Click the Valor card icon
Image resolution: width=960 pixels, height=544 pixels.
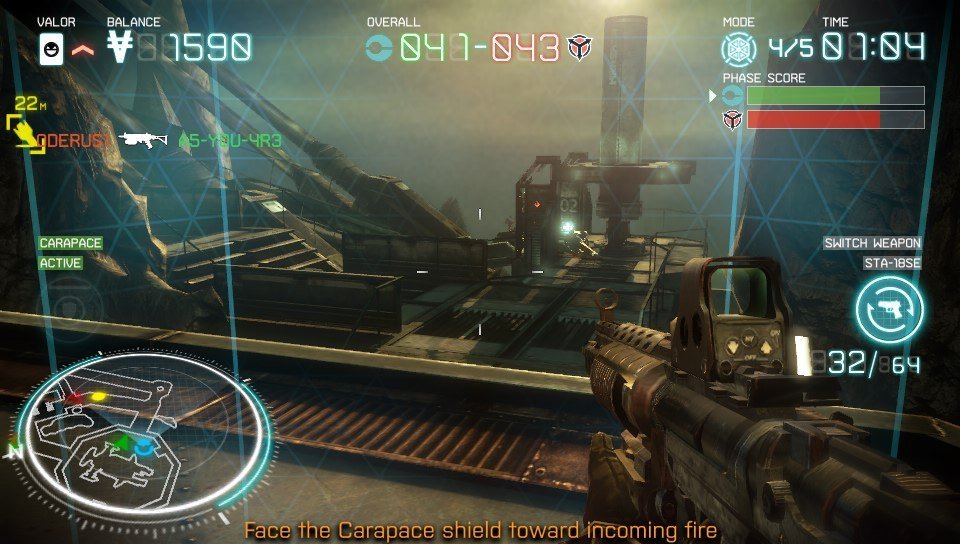click(52, 49)
